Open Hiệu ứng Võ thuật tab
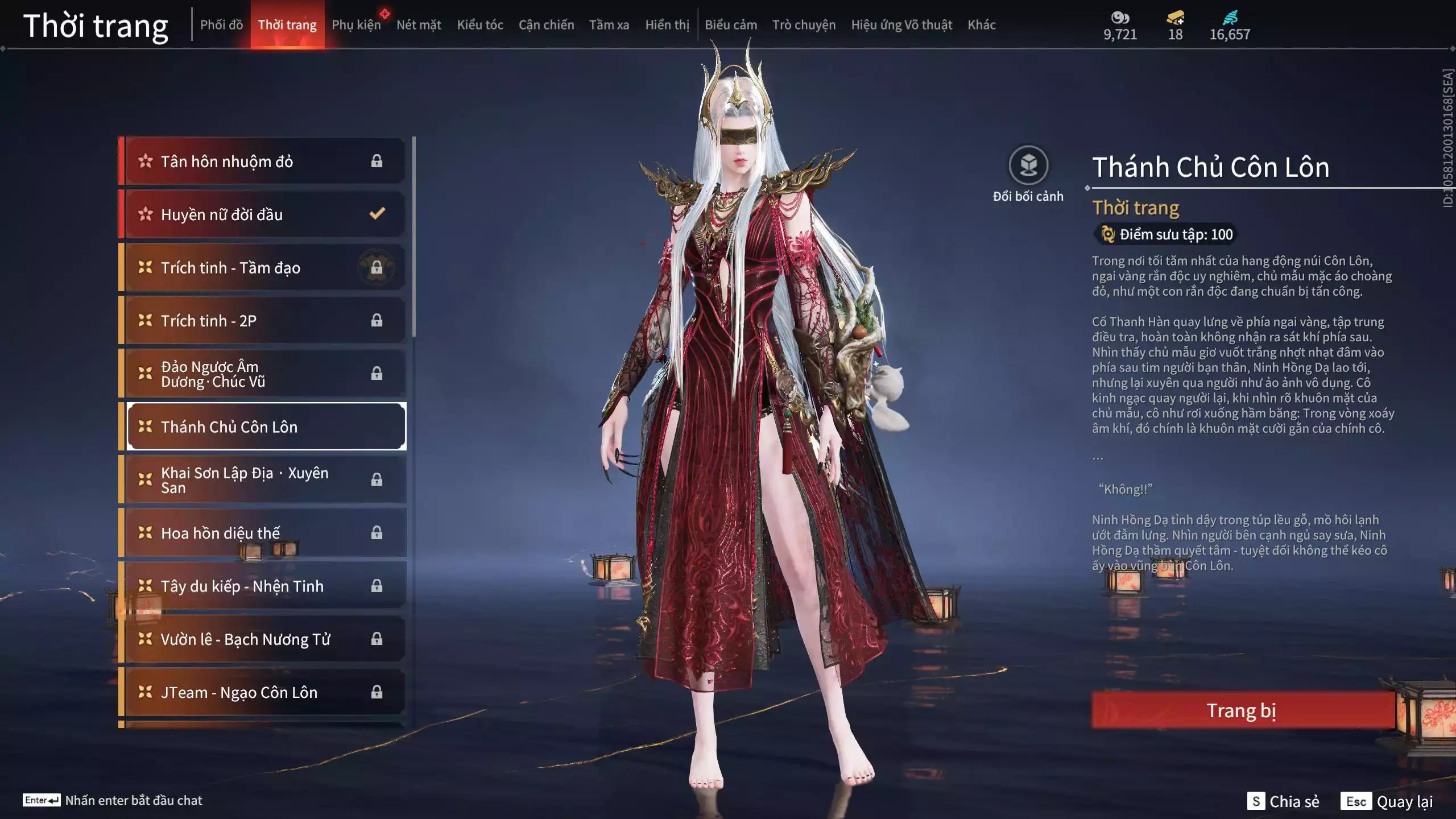 tap(901, 25)
